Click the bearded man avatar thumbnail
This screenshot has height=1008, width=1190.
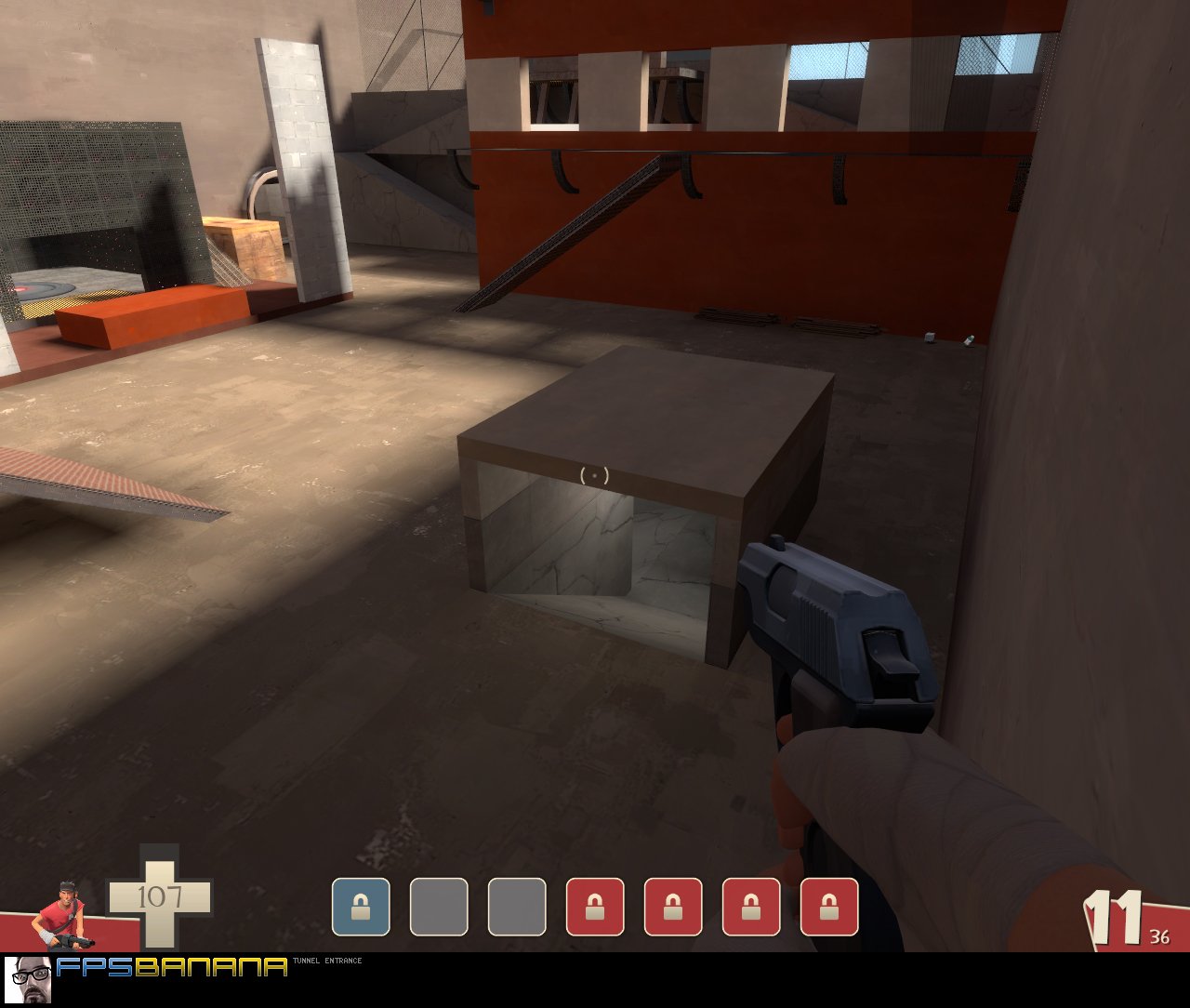point(27,979)
